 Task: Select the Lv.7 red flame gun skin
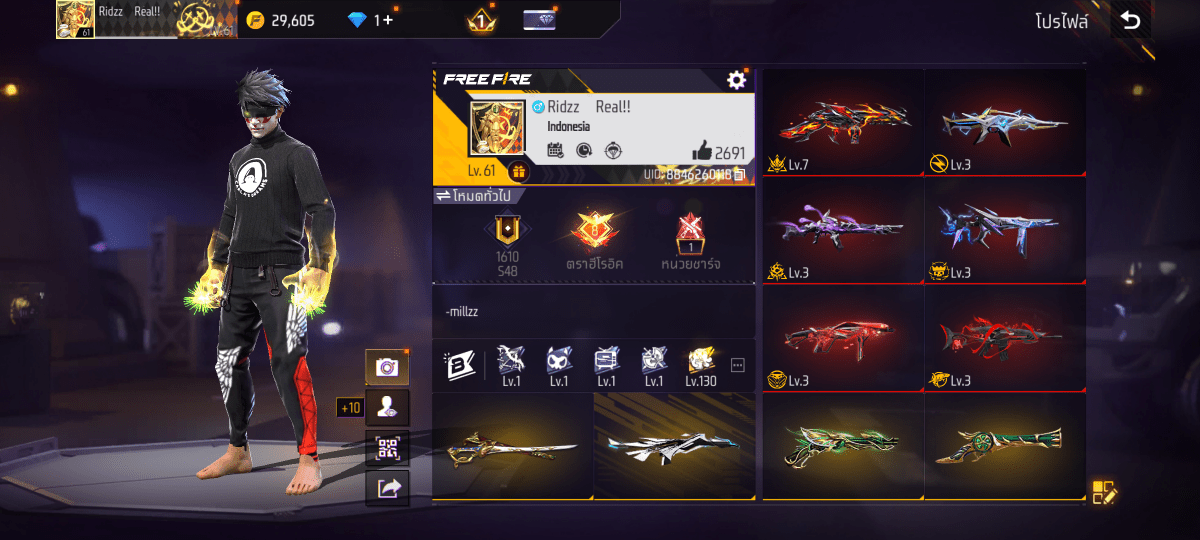click(x=843, y=122)
